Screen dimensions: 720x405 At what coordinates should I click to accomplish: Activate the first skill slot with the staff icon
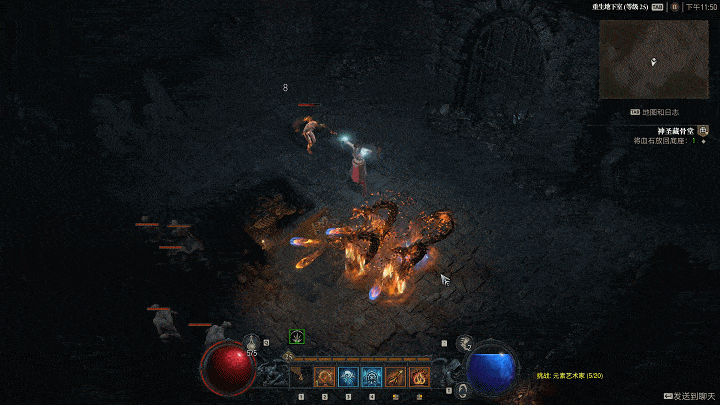[300, 378]
